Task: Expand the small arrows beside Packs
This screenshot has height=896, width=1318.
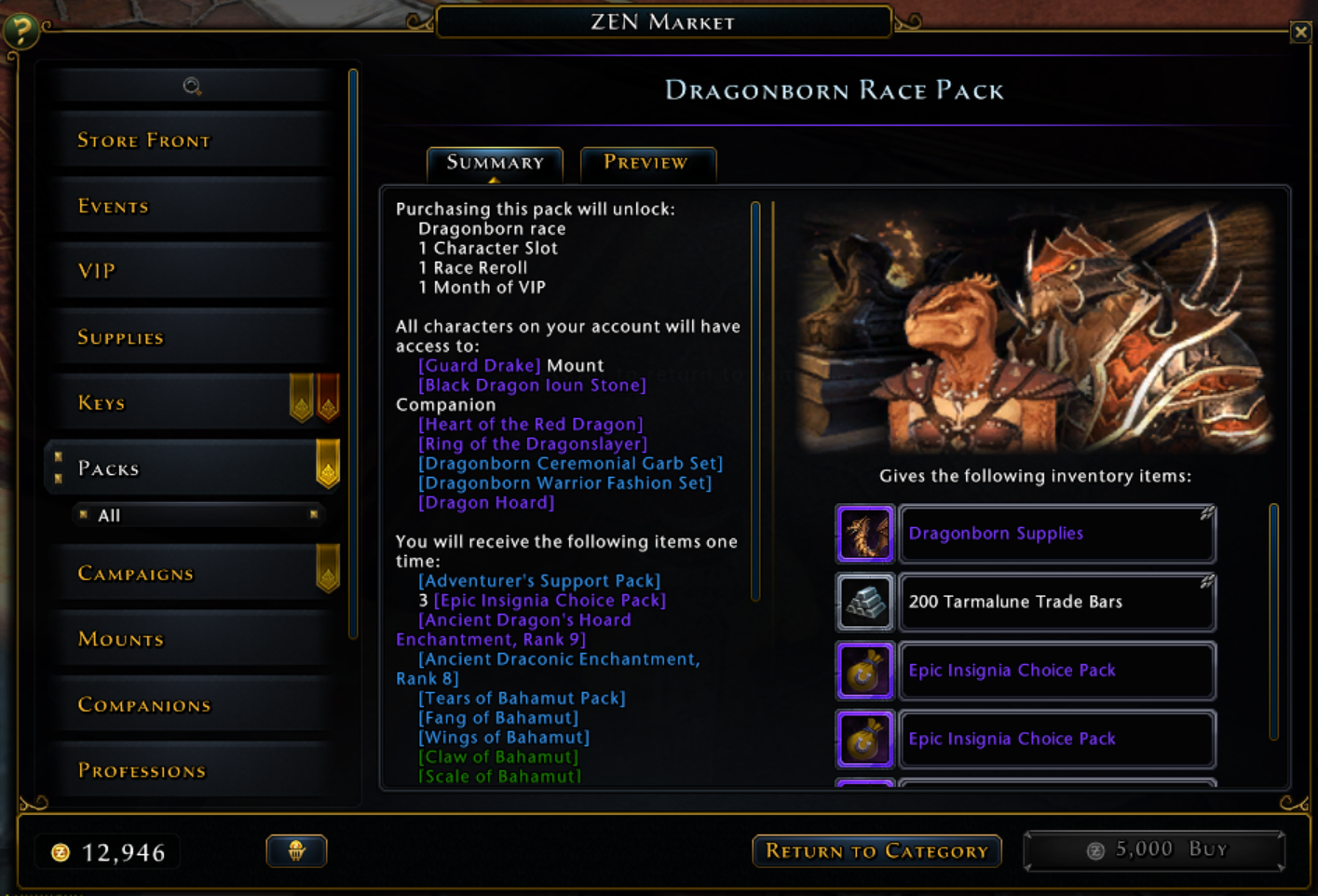Action: point(58,466)
